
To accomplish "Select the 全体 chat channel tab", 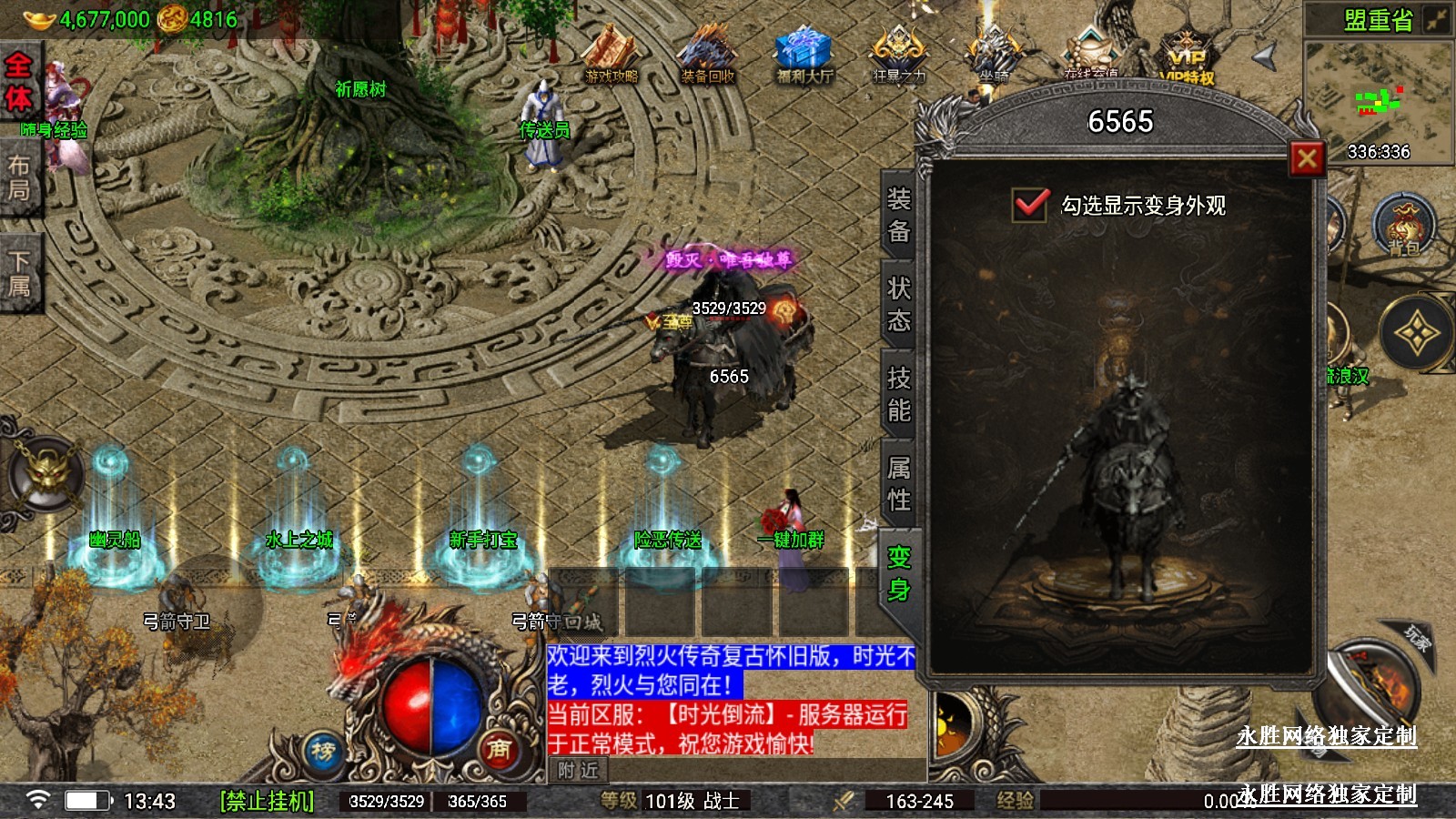I will 18,82.
